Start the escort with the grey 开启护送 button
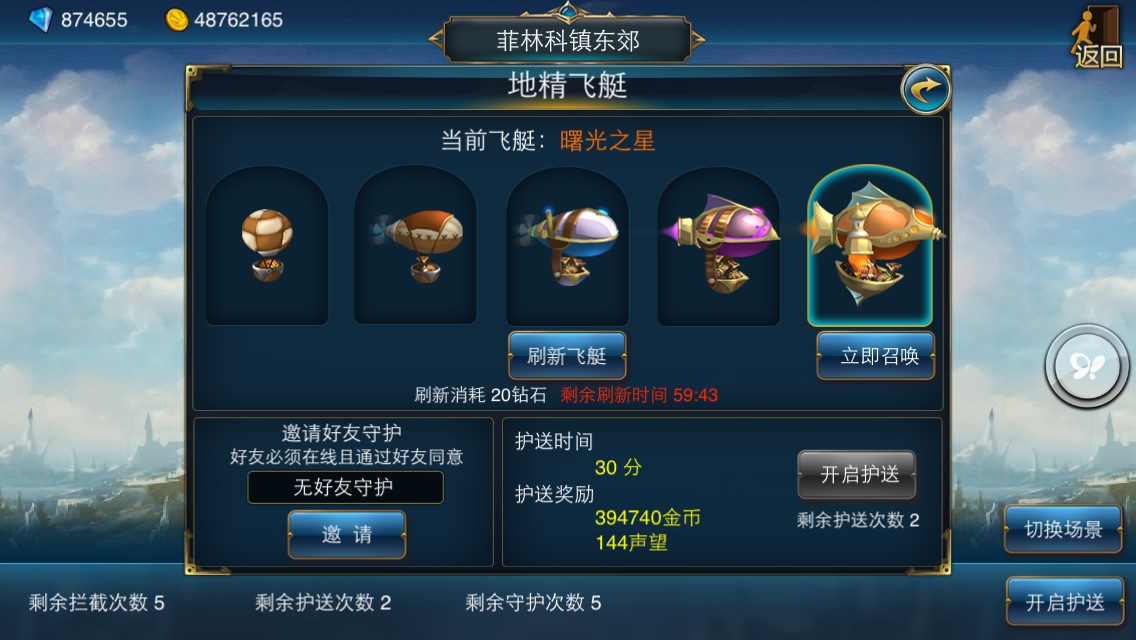The image size is (1136, 640). (x=856, y=475)
